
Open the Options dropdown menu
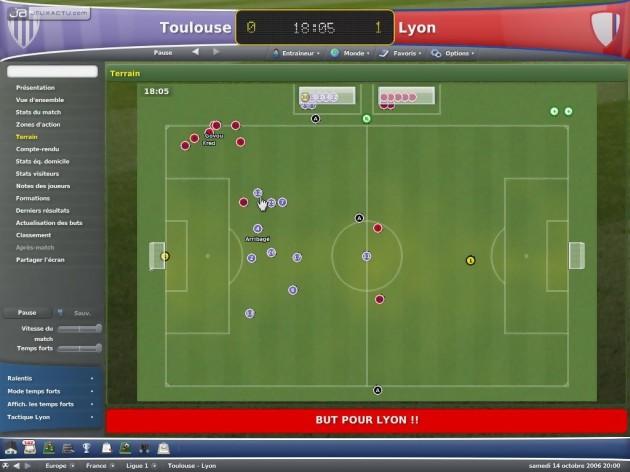[457, 52]
